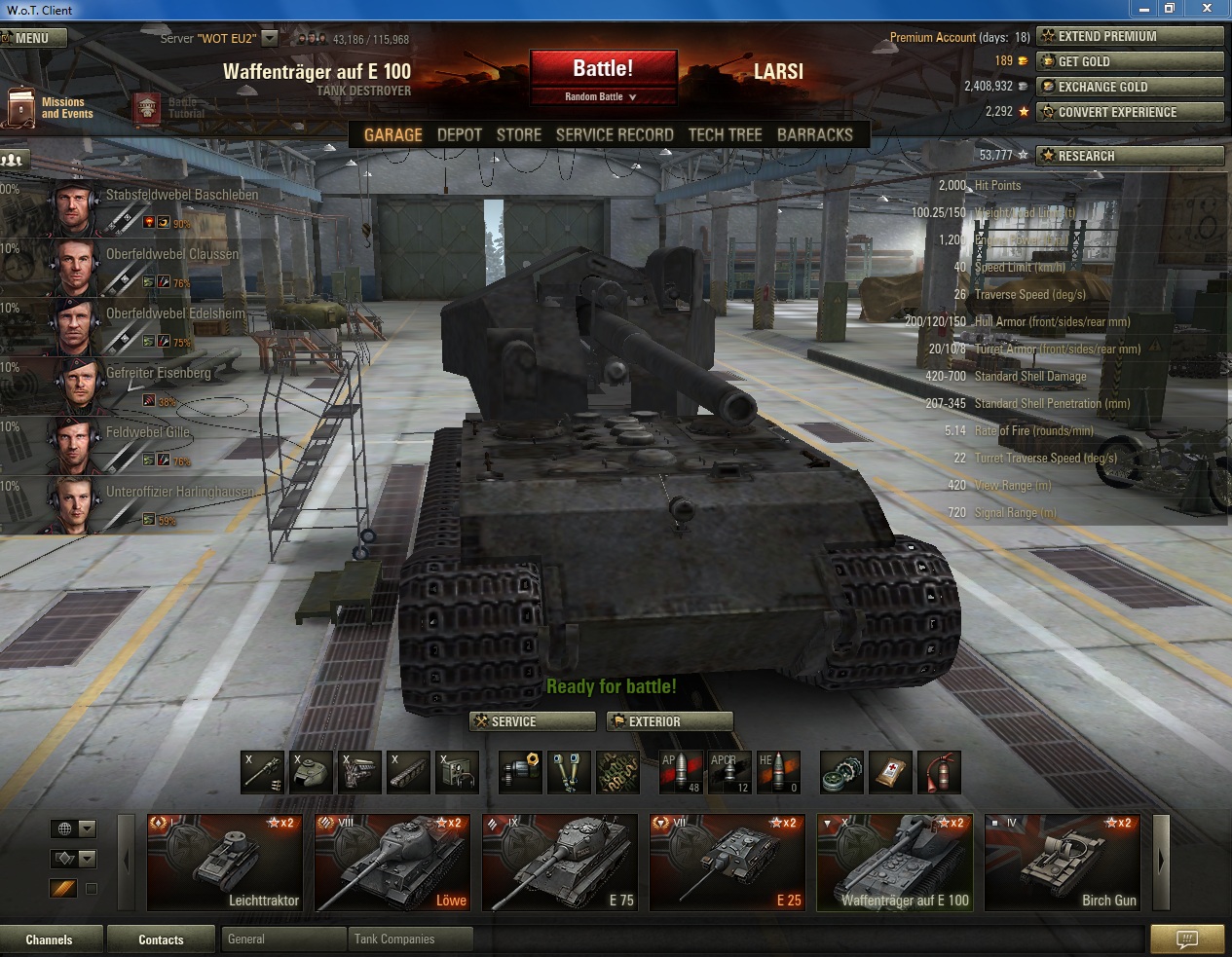Open the SERVICE button under the tank
The width and height of the screenshot is (1232, 957).
click(533, 721)
